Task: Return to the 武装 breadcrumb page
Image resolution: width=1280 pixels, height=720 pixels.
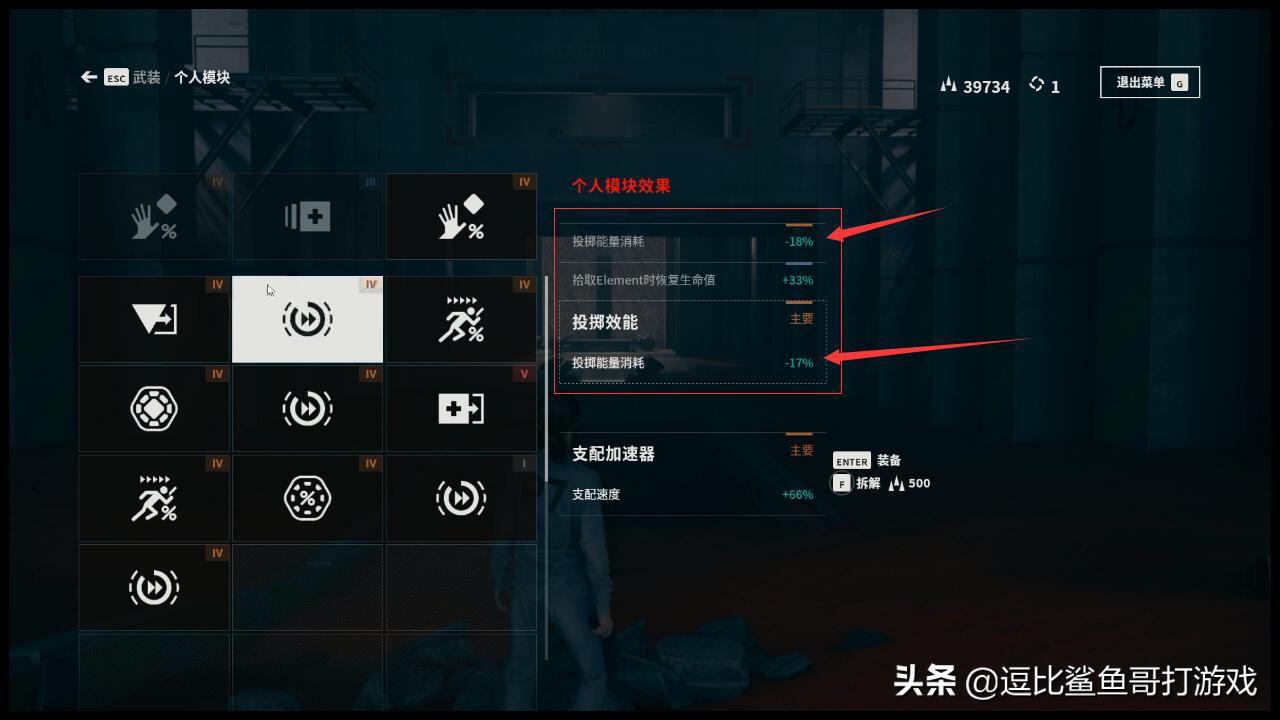Action: pyautogui.click(x=146, y=77)
